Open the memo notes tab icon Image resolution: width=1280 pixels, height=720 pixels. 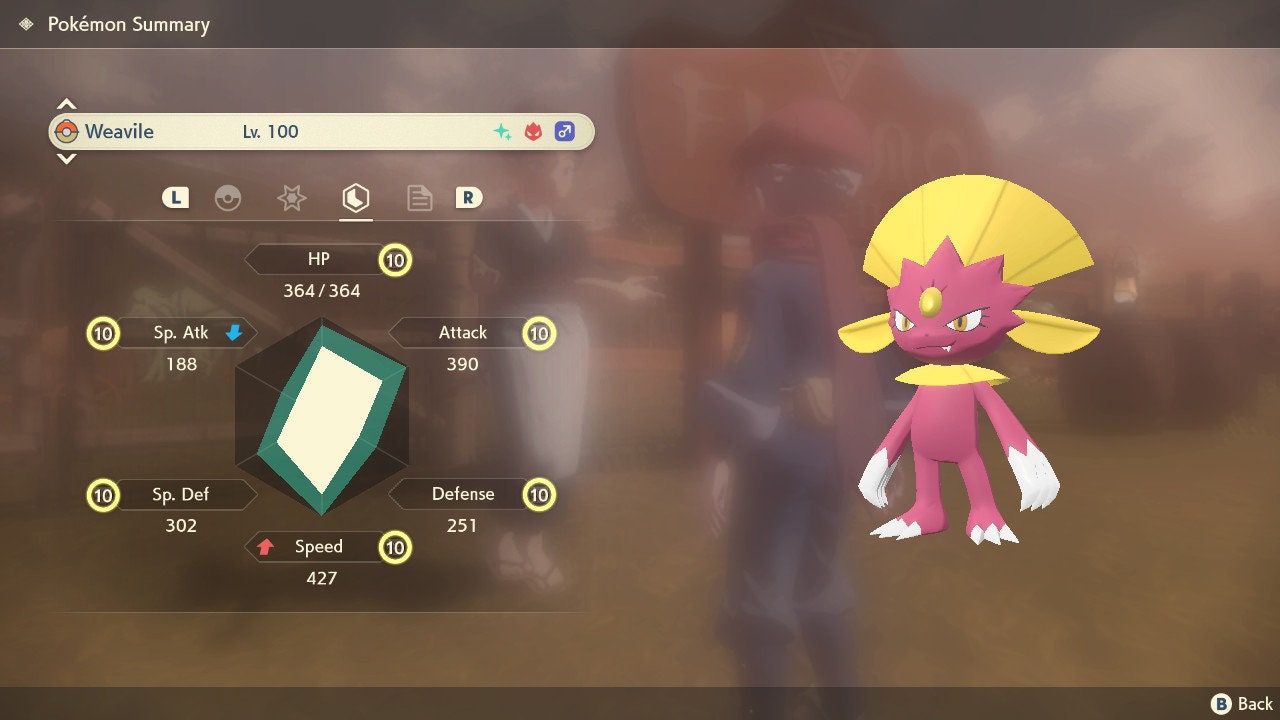(x=419, y=198)
